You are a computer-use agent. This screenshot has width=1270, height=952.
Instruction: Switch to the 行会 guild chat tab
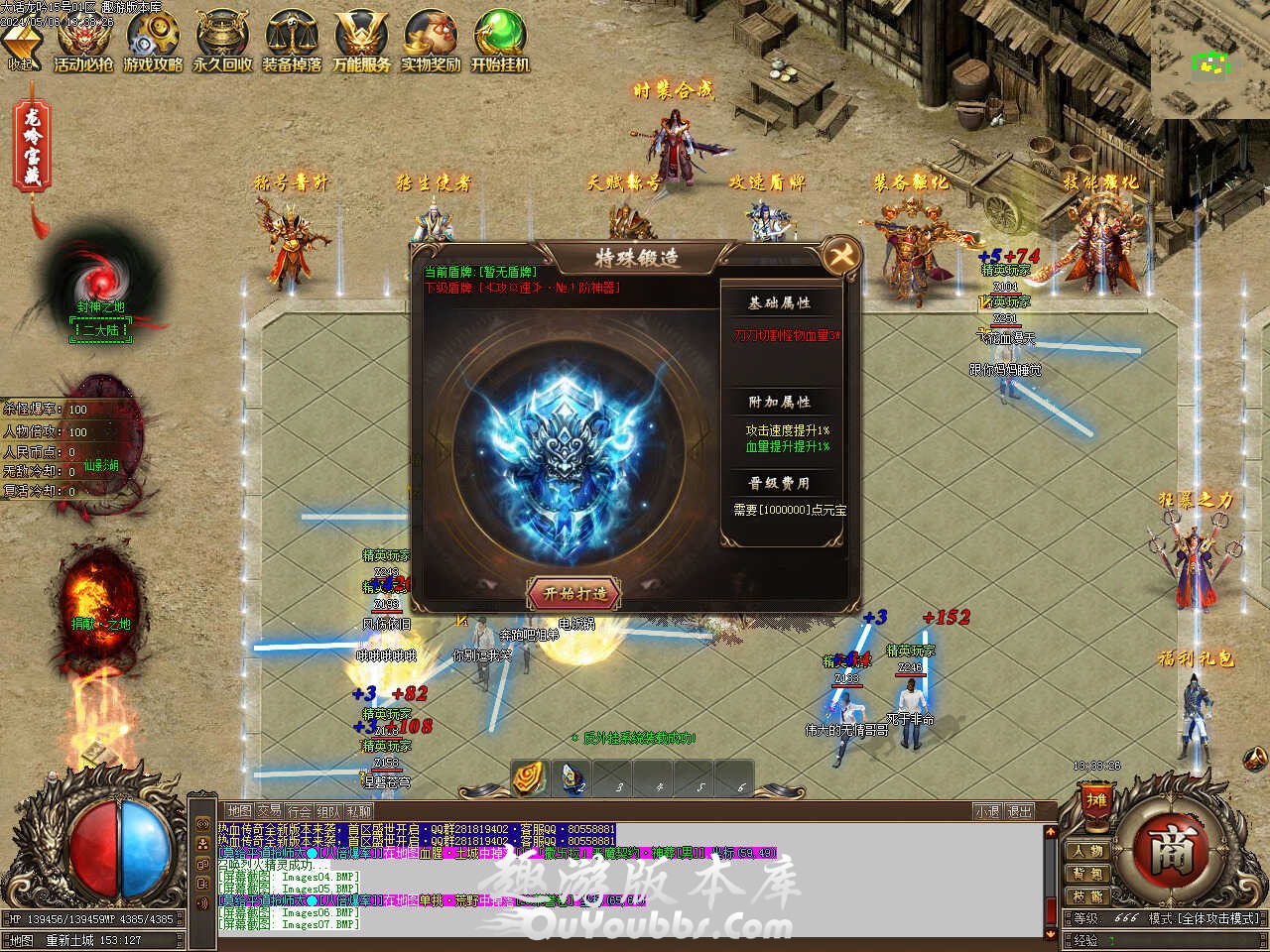coord(299,811)
